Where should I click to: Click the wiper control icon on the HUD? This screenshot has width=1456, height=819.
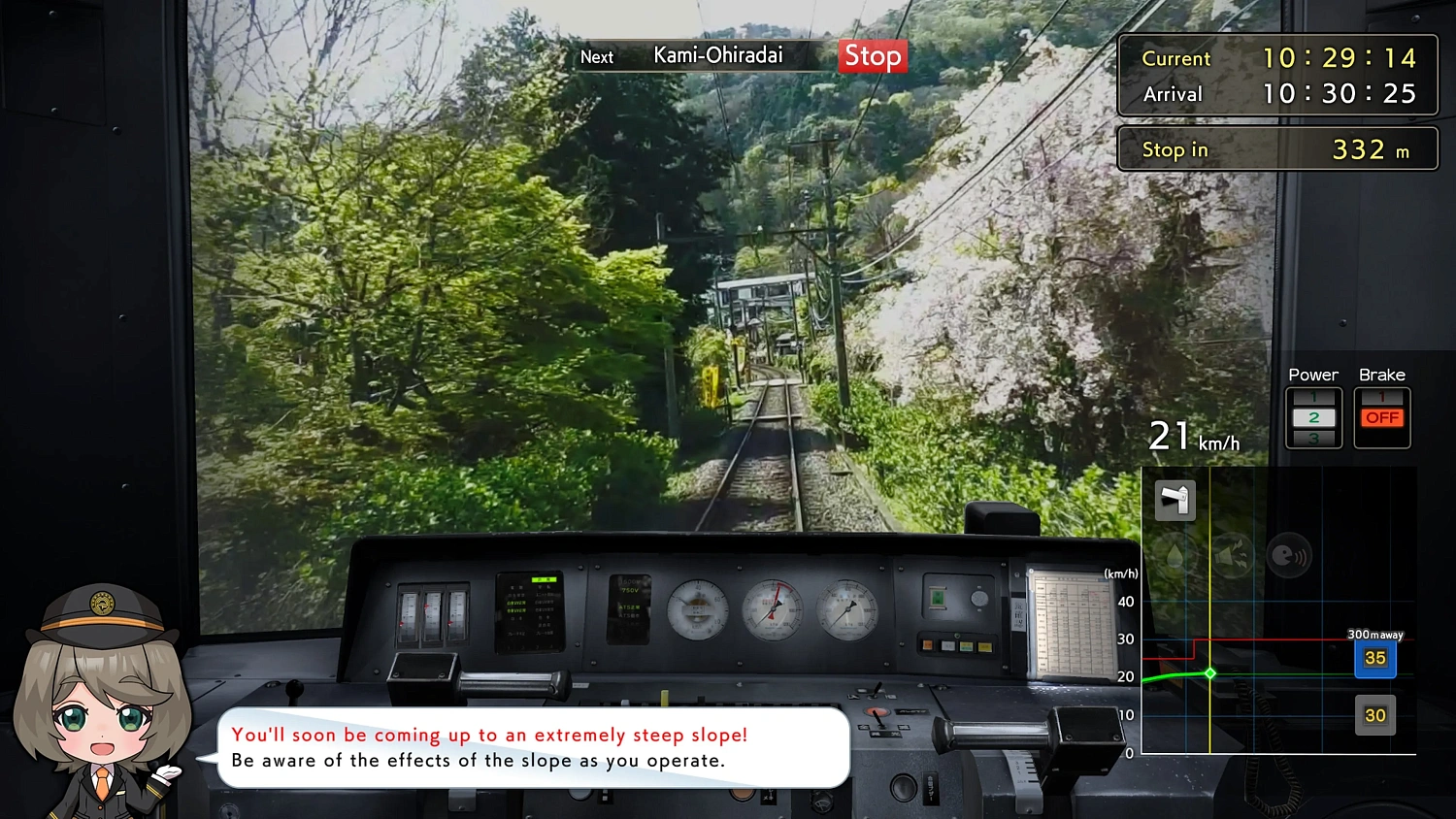pos(1175,500)
